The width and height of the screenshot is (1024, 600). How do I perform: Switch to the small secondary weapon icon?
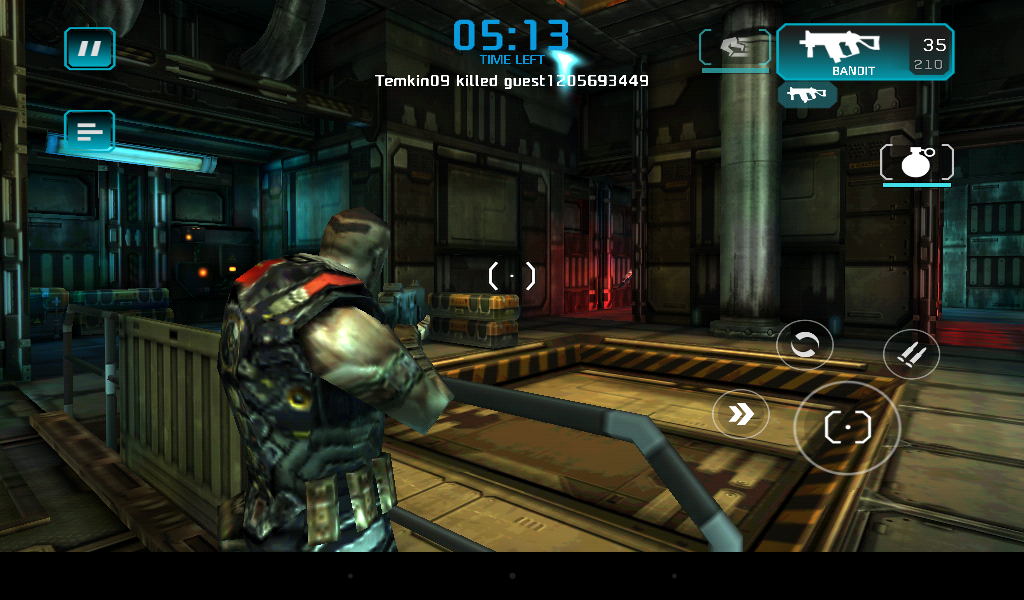pyautogui.click(x=807, y=95)
